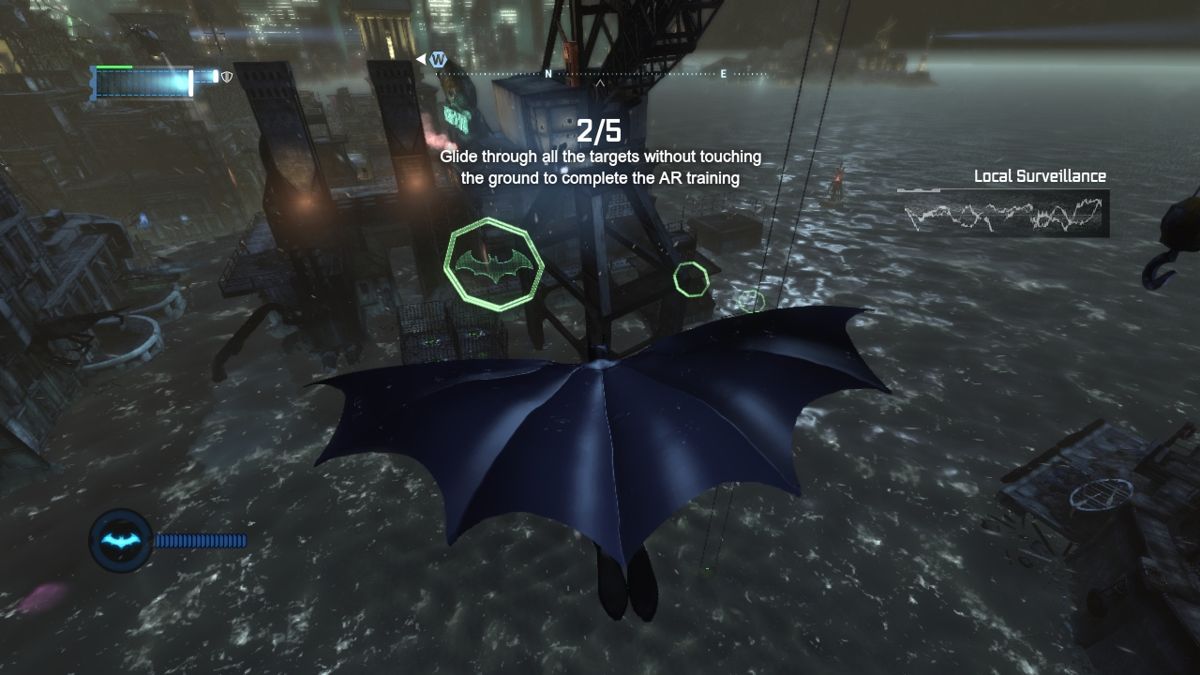Screen dimensions: 1200x675
Task: Select the bat emblem icon beside the blue gauge
Action: pyautogui.click(x=121, y=540)
